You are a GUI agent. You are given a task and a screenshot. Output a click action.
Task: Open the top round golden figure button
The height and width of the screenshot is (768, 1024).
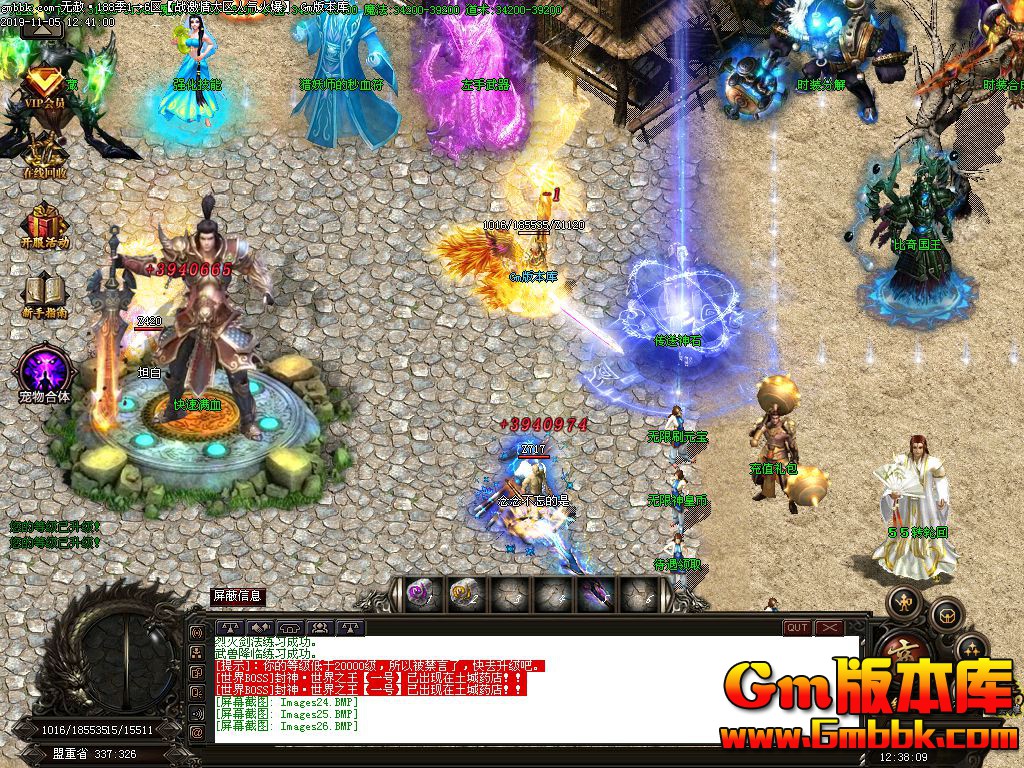[905, 600]
